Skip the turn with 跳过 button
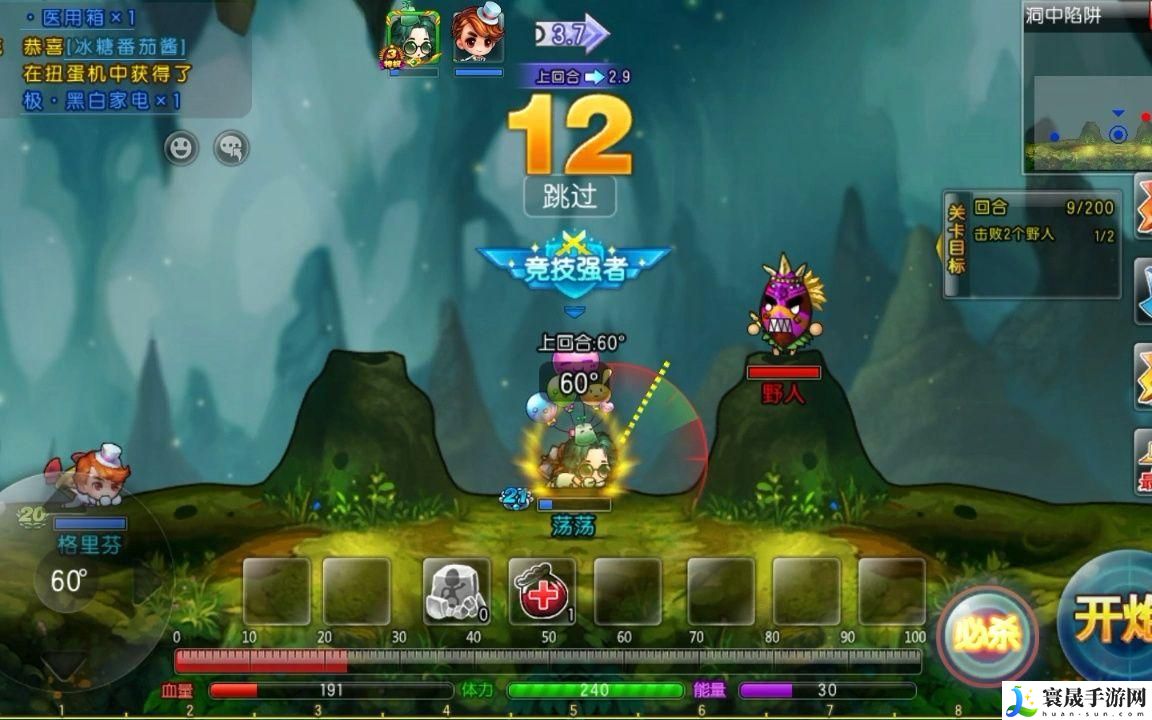This screenshot has height=720, width=1152. pyautogui.click(x=570, y=196)
